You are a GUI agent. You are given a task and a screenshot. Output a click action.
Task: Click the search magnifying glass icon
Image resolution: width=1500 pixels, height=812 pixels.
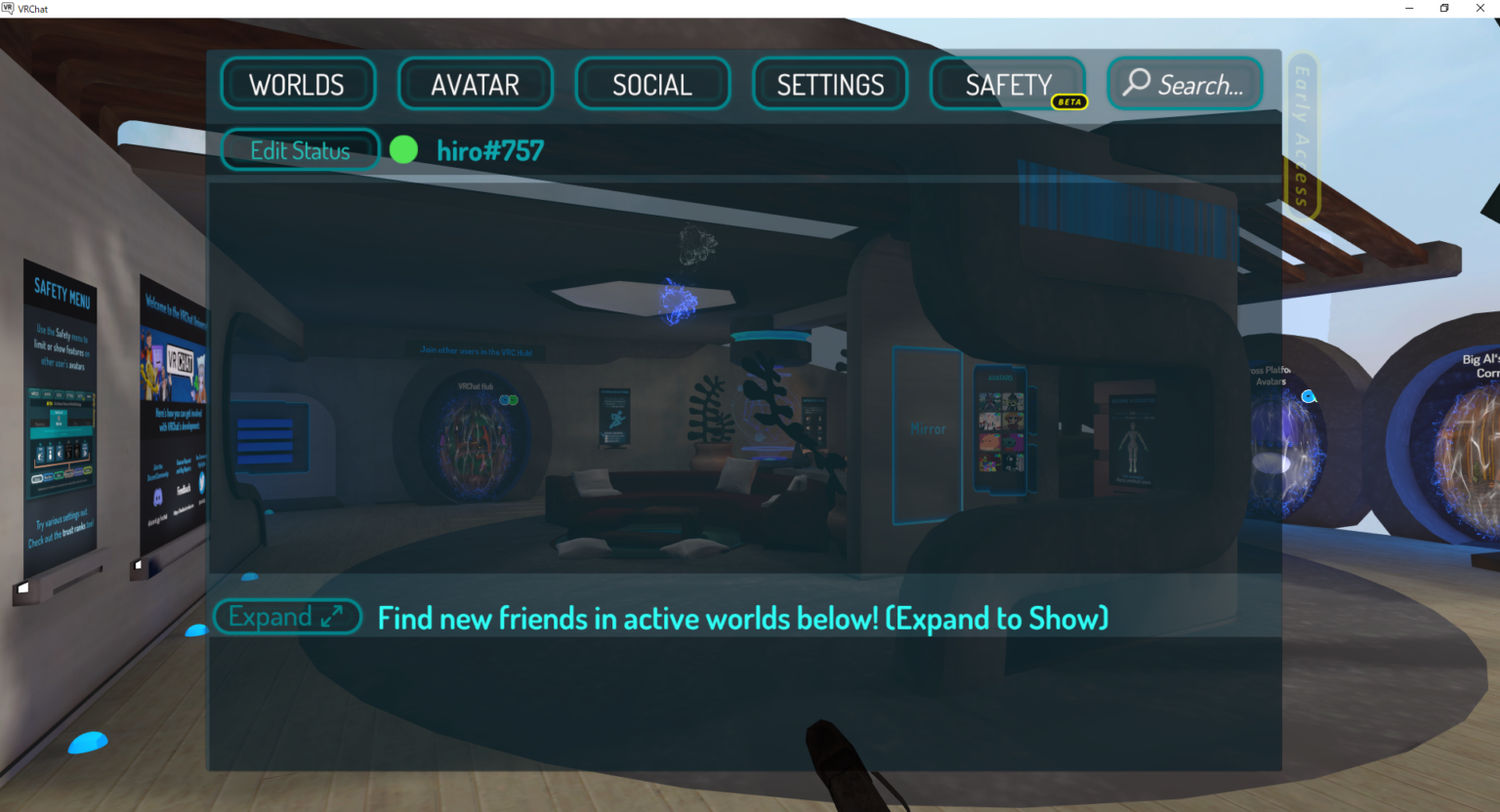tap(1135, 84)
